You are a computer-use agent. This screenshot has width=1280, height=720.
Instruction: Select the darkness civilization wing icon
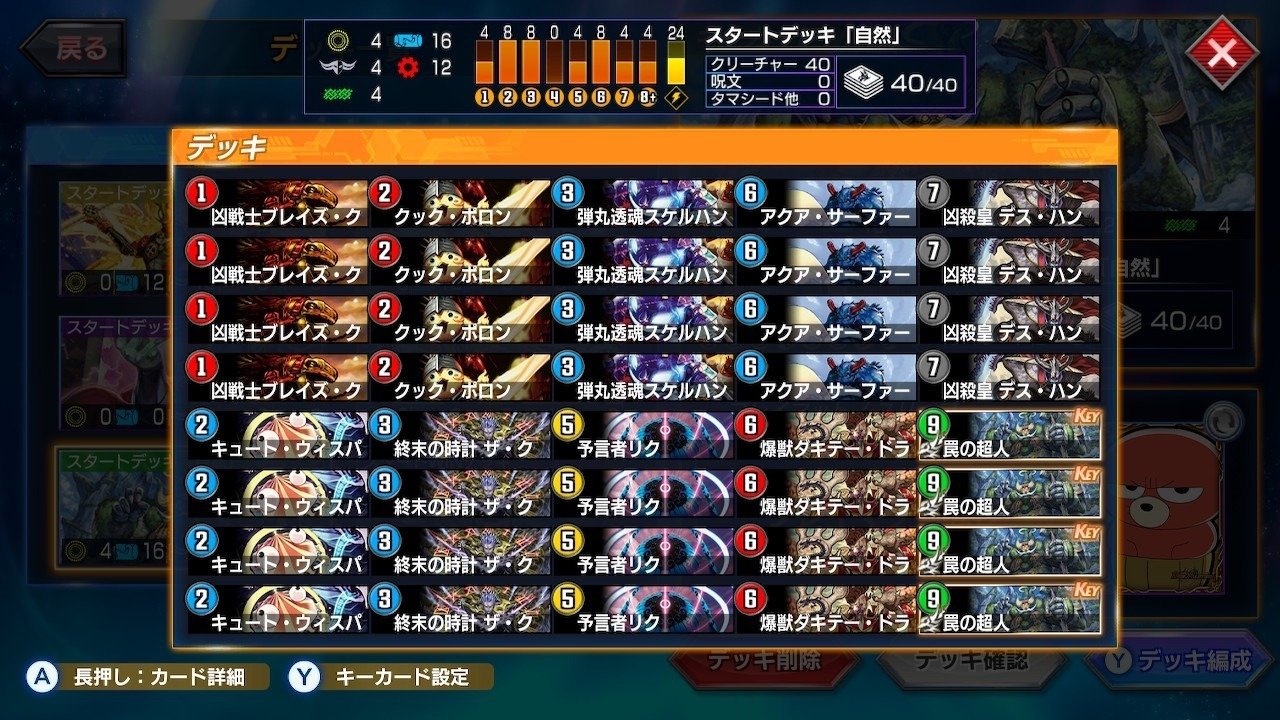(338, 66)
